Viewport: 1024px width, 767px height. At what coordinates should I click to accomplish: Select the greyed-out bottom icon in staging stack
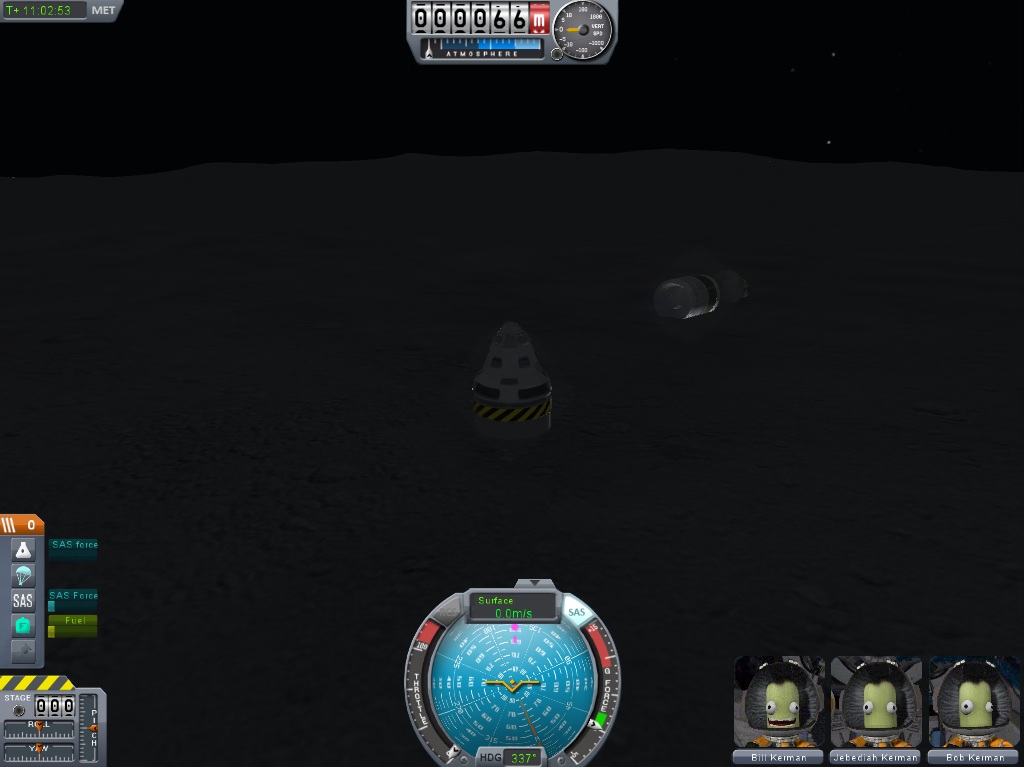[23, 651]
